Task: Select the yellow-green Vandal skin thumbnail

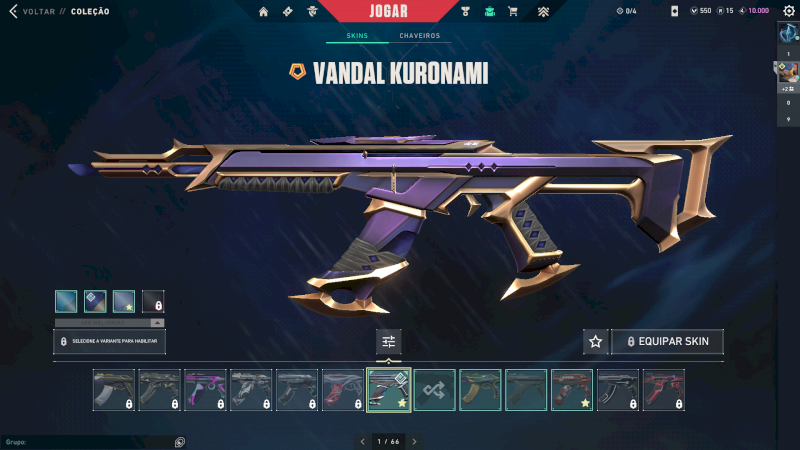Action: pyautogui.click(x=481, y=390)
